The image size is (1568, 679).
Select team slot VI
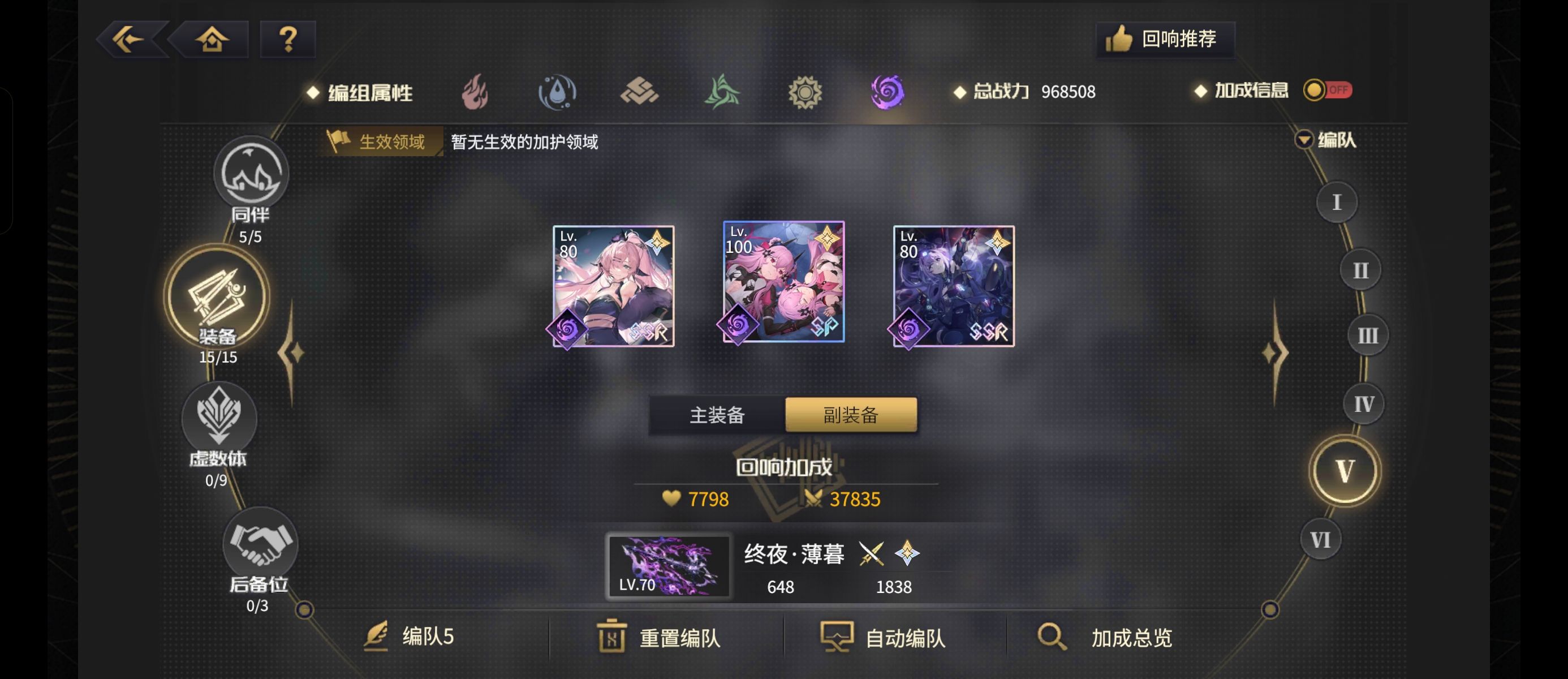pyautogui.click(x=1320, y=538)
